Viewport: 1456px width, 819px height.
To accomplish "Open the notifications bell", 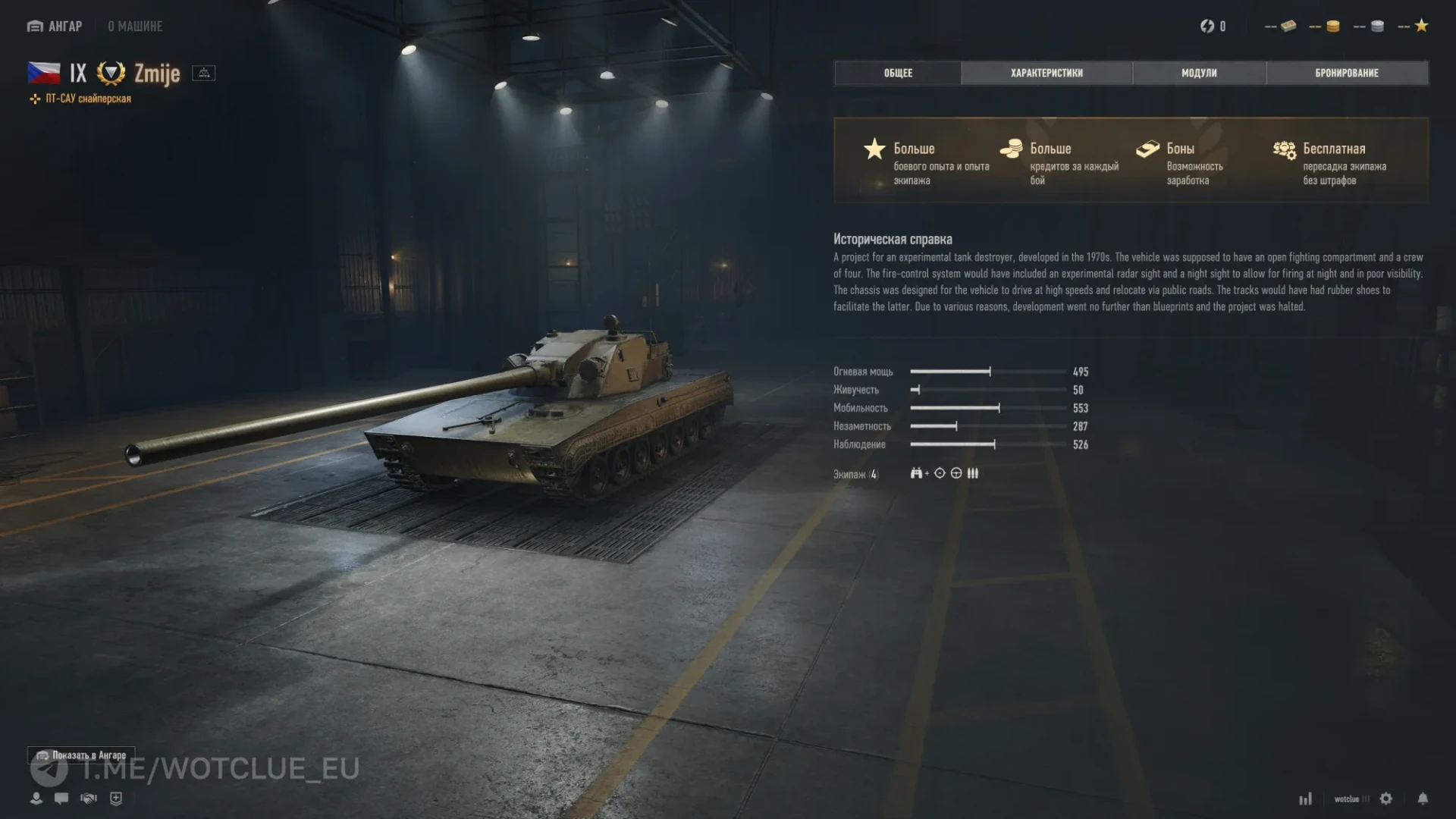I will pos(1423,799).
